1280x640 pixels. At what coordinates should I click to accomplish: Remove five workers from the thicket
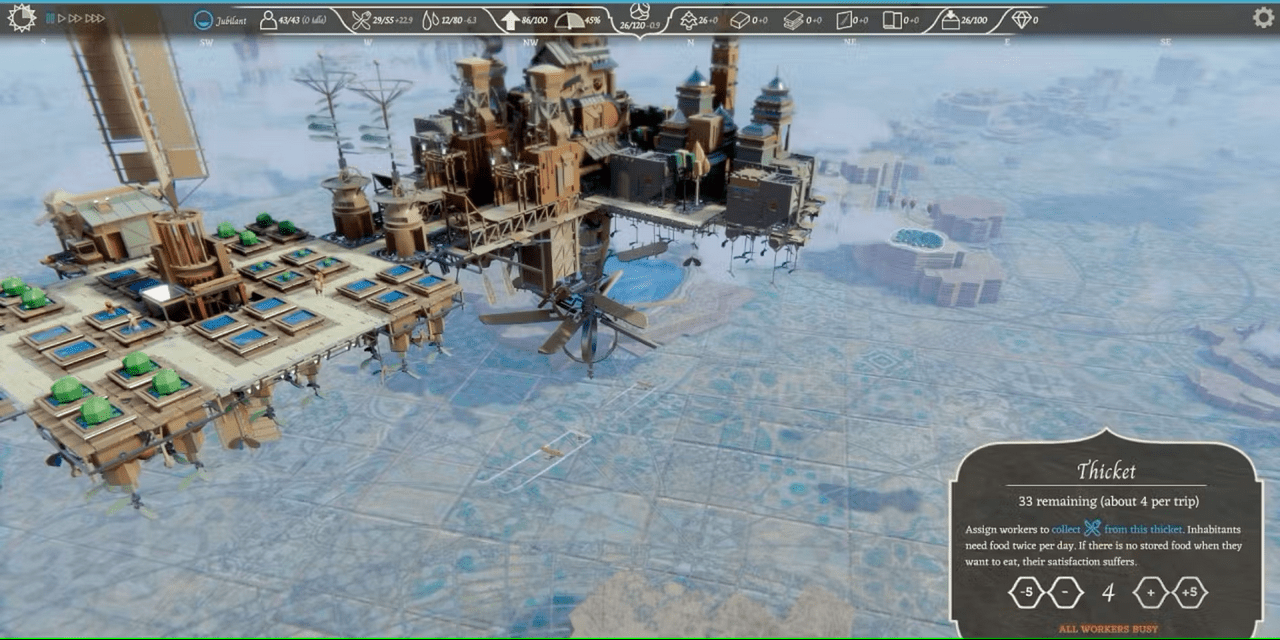tap(1025, 592)
